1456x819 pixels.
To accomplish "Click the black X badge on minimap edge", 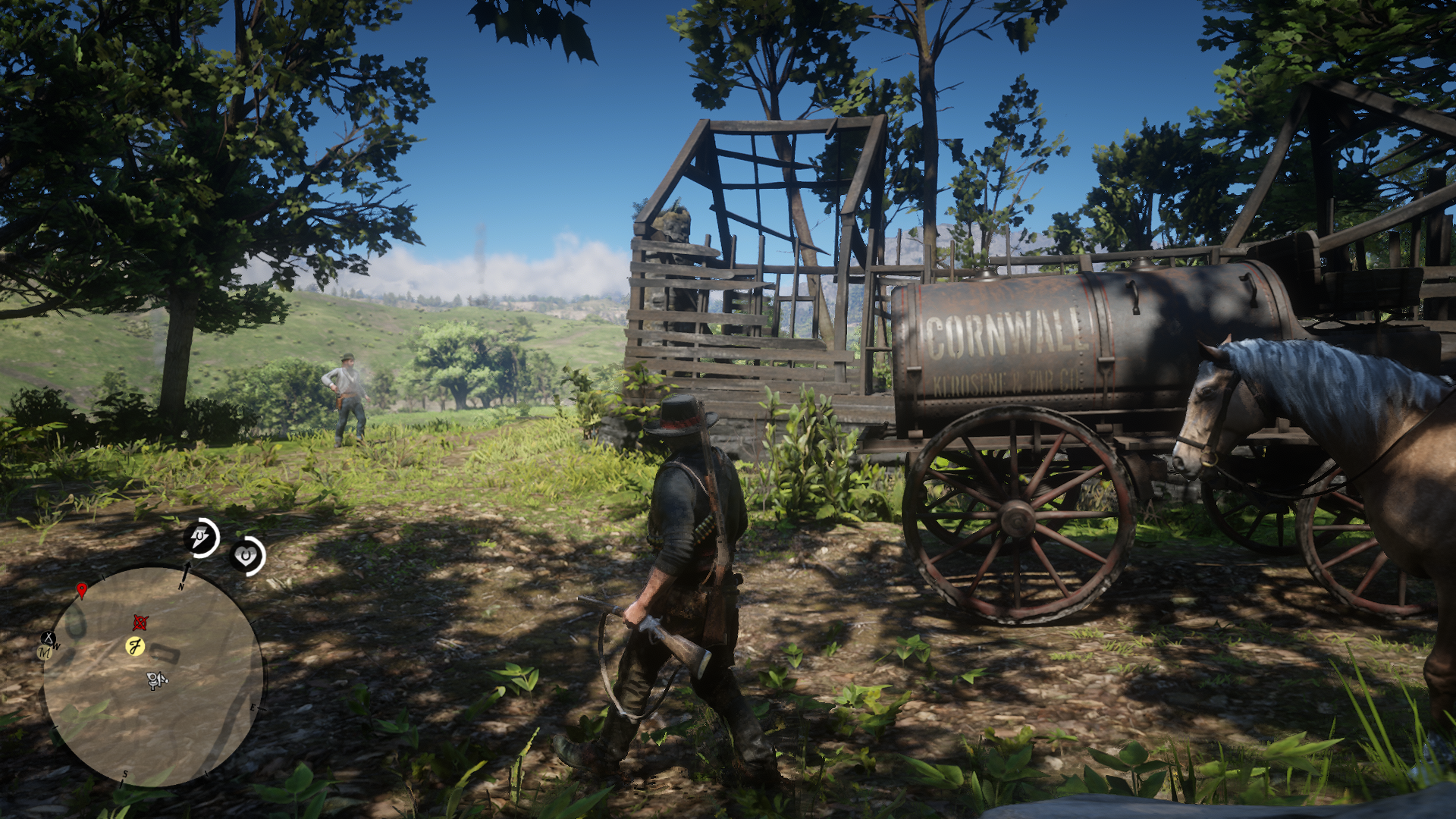I will [48, 637].
